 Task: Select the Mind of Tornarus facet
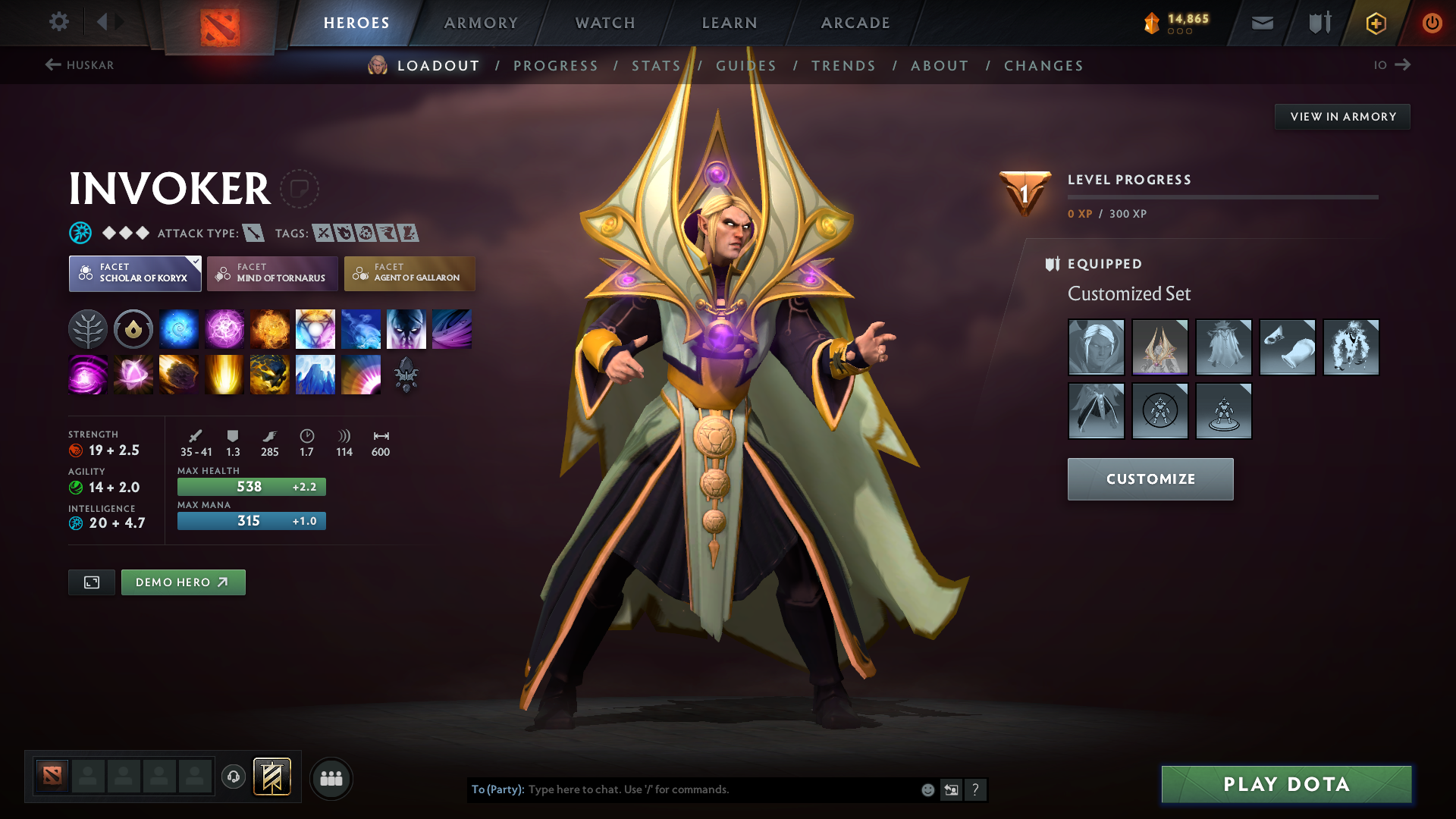[x=272, y=273]
